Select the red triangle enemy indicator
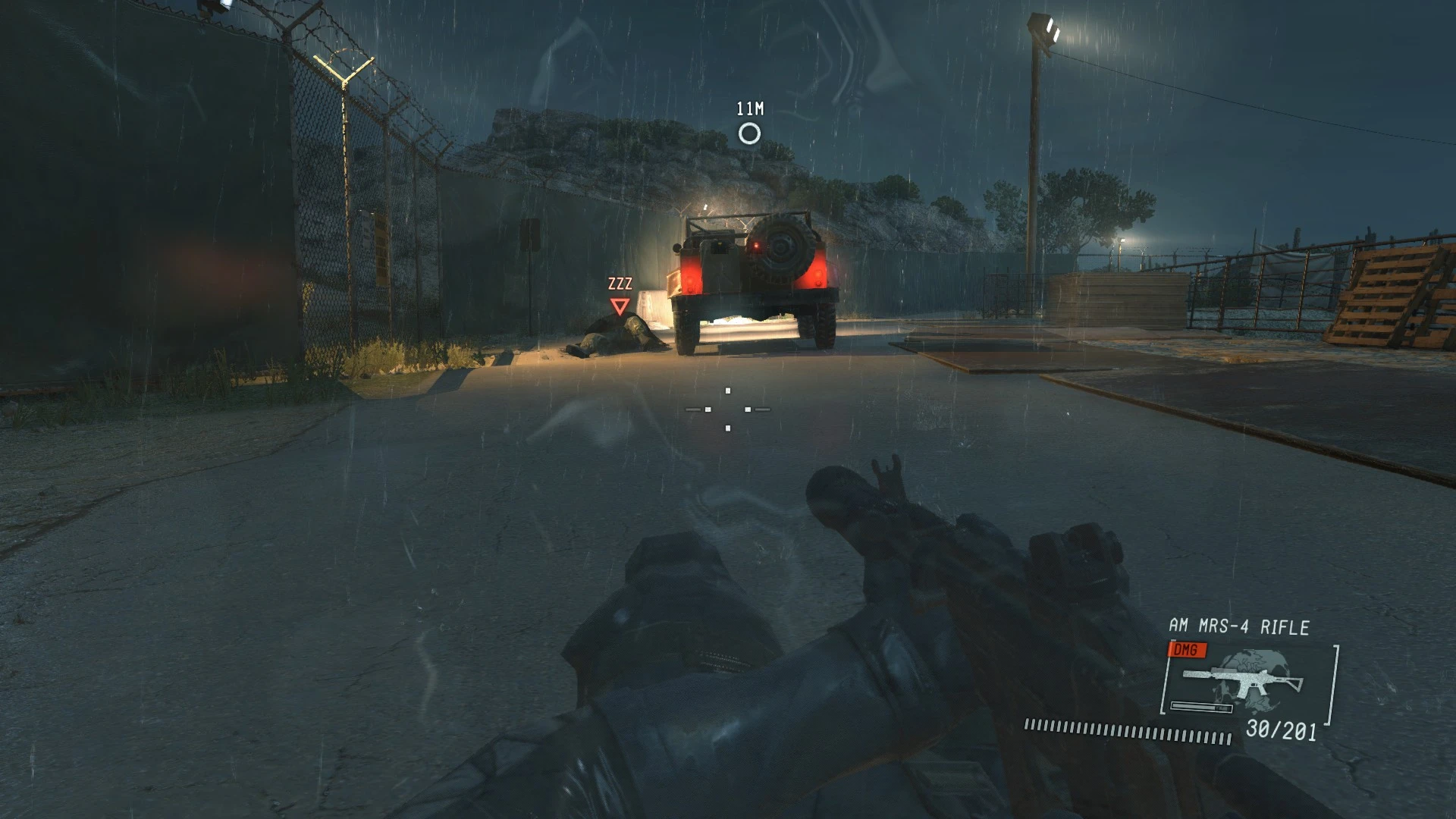The image size is (1456, 819). [x=620, y=306]
